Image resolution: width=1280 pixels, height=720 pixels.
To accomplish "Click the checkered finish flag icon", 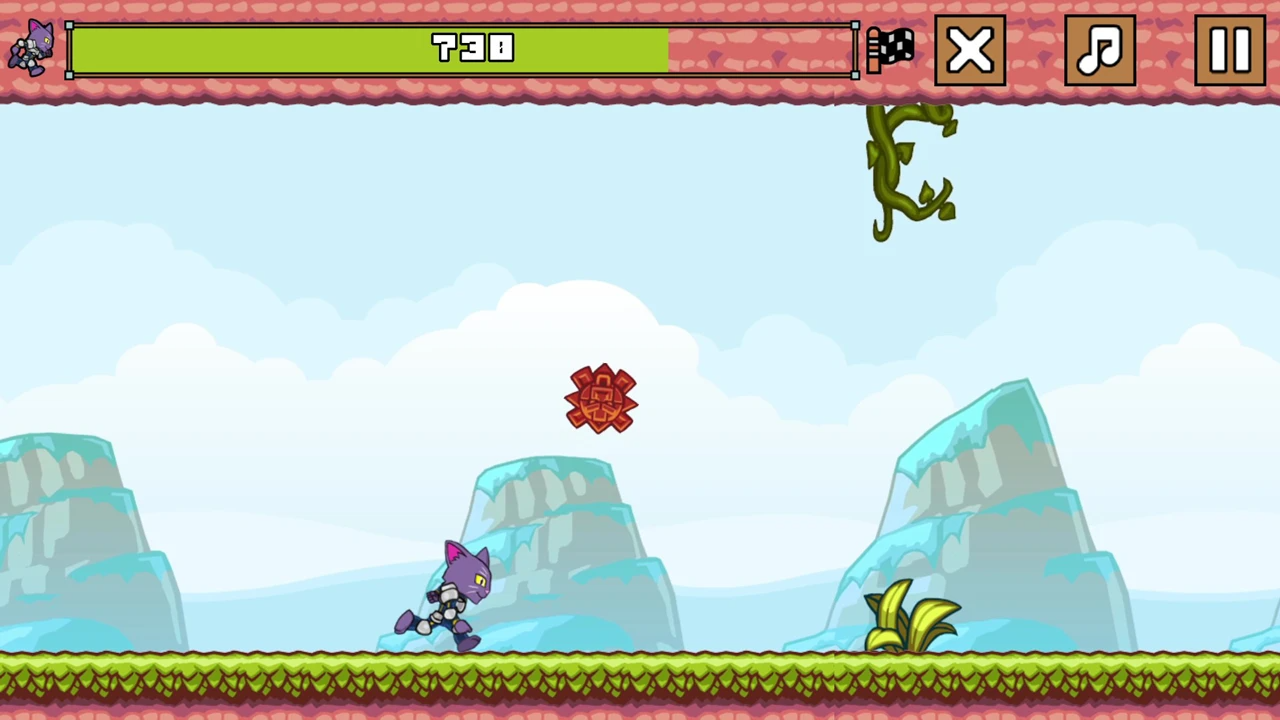I will pos(890,50).
